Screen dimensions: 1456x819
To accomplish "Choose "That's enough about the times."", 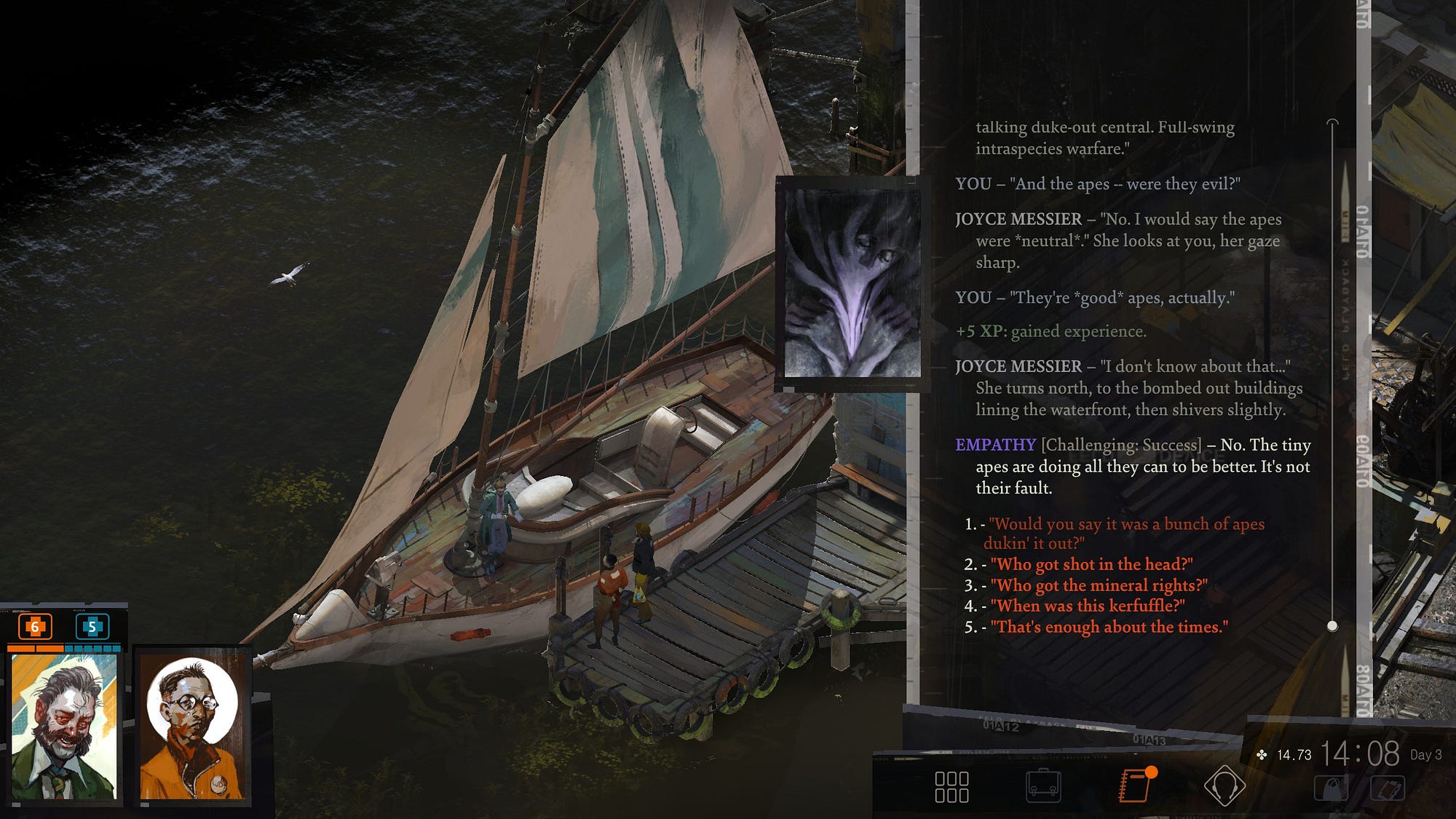I will [1109, 627].
